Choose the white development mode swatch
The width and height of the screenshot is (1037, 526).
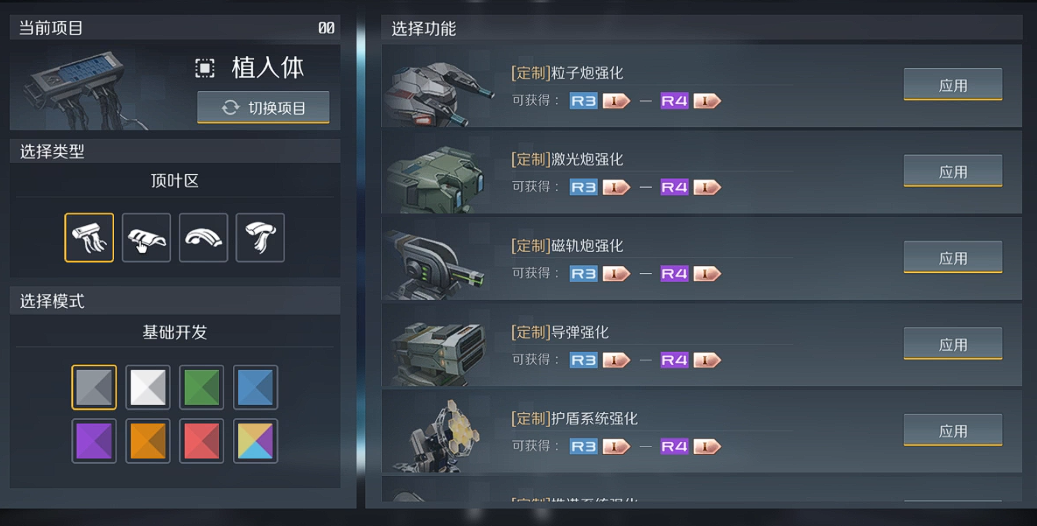coord(148,387)
